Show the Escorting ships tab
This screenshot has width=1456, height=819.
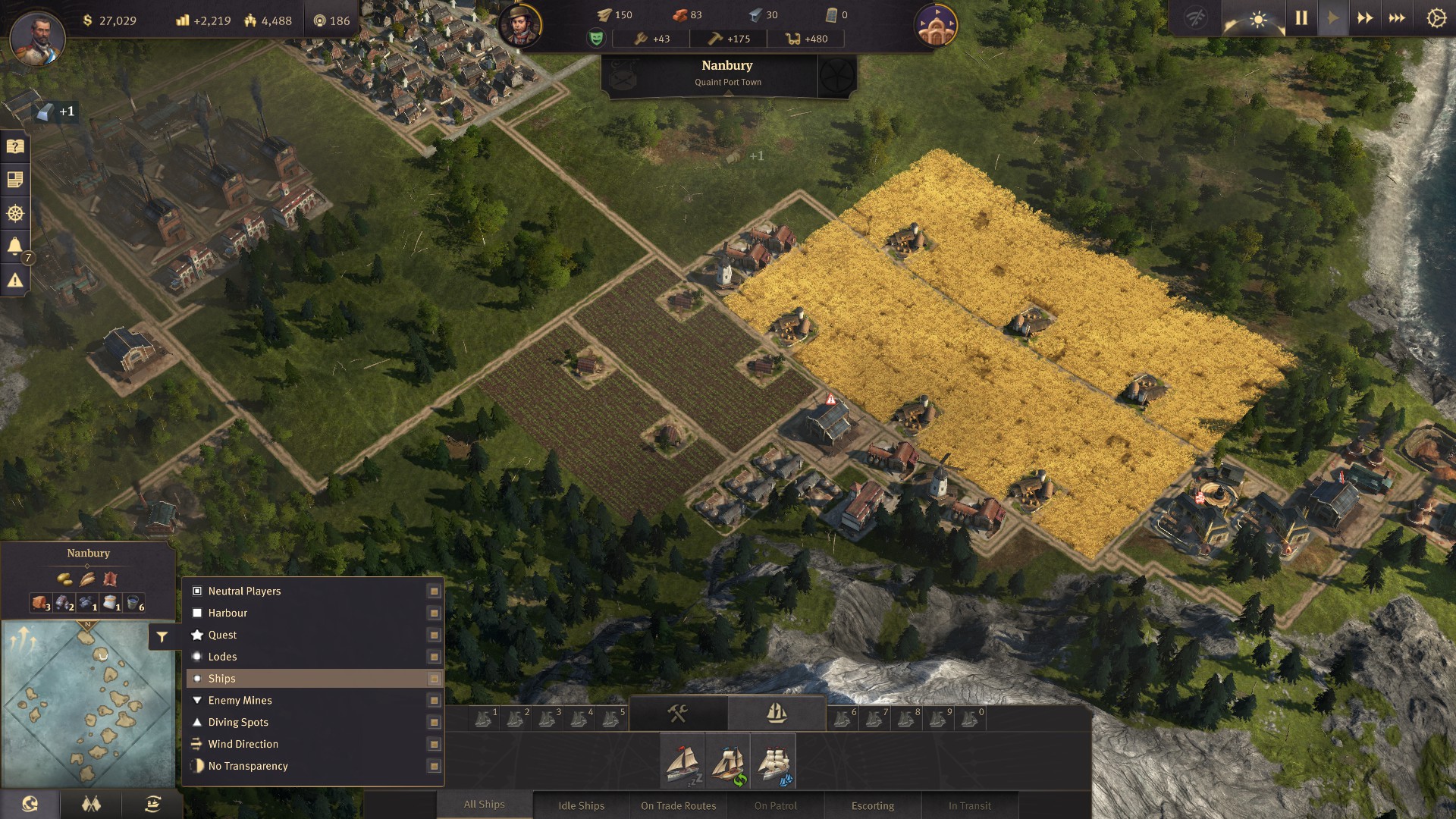click(872, 805)
